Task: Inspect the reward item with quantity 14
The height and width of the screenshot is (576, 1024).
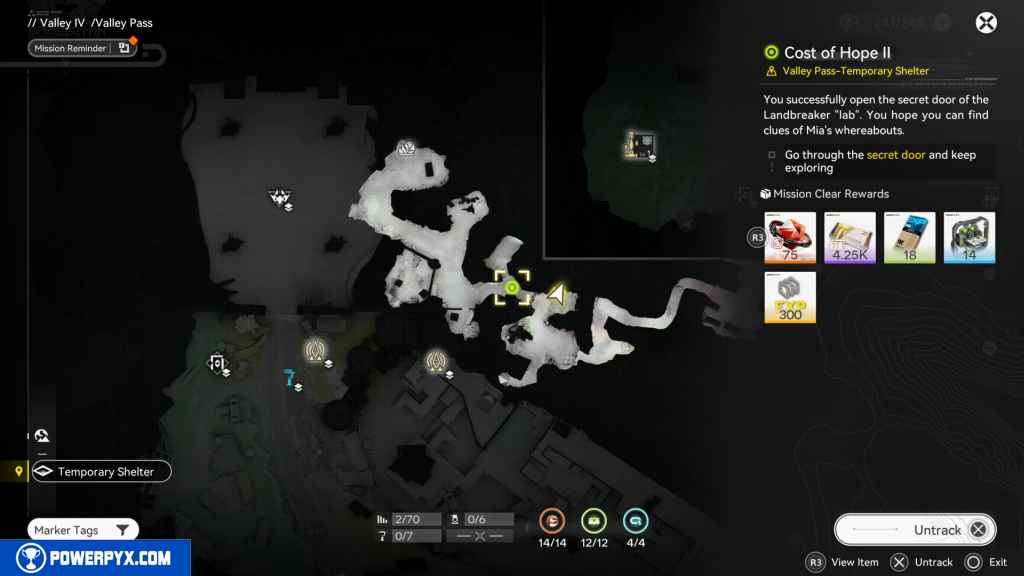Action: click(969, 238)
